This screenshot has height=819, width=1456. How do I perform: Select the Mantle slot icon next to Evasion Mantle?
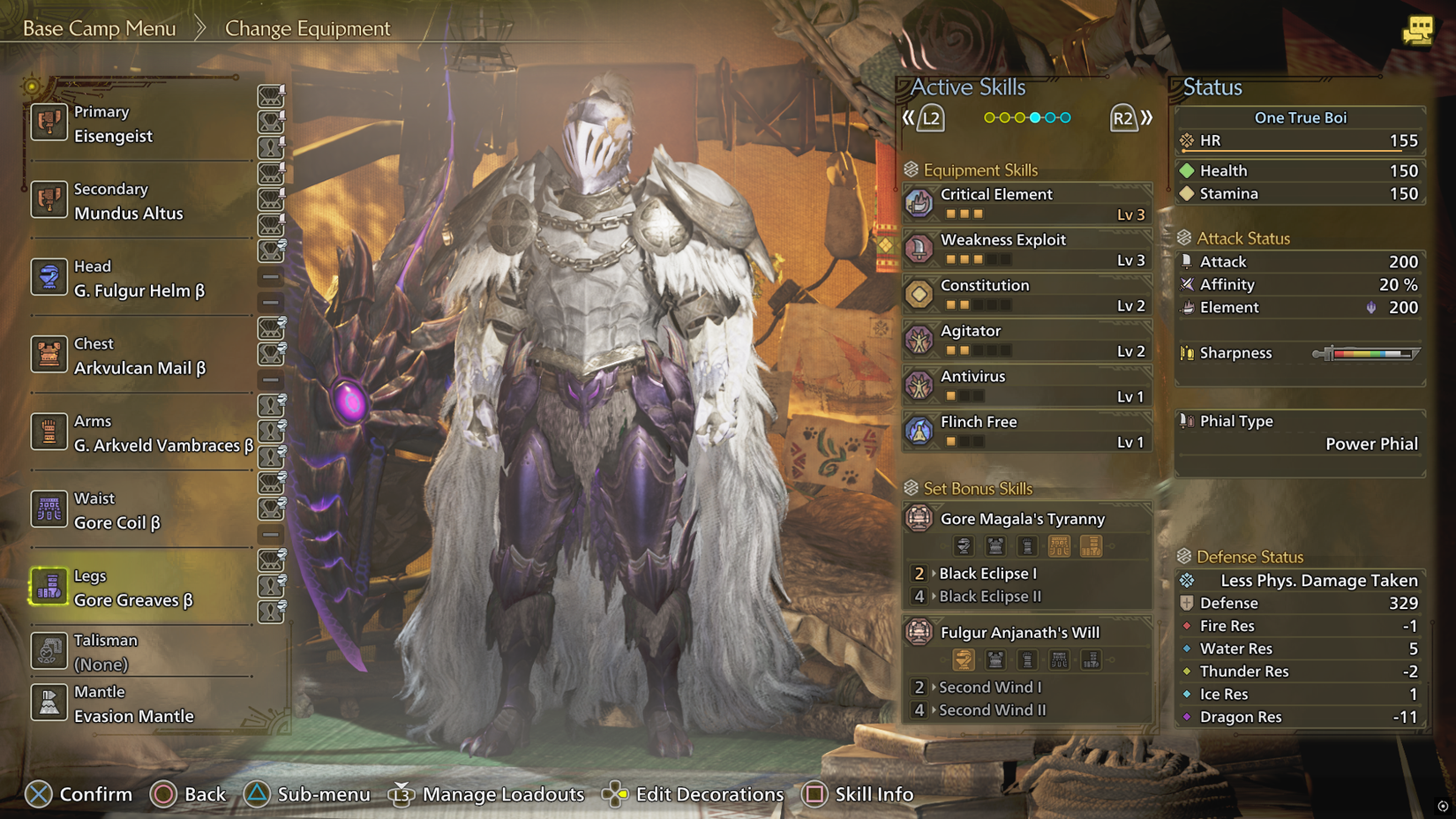[49, 702]
